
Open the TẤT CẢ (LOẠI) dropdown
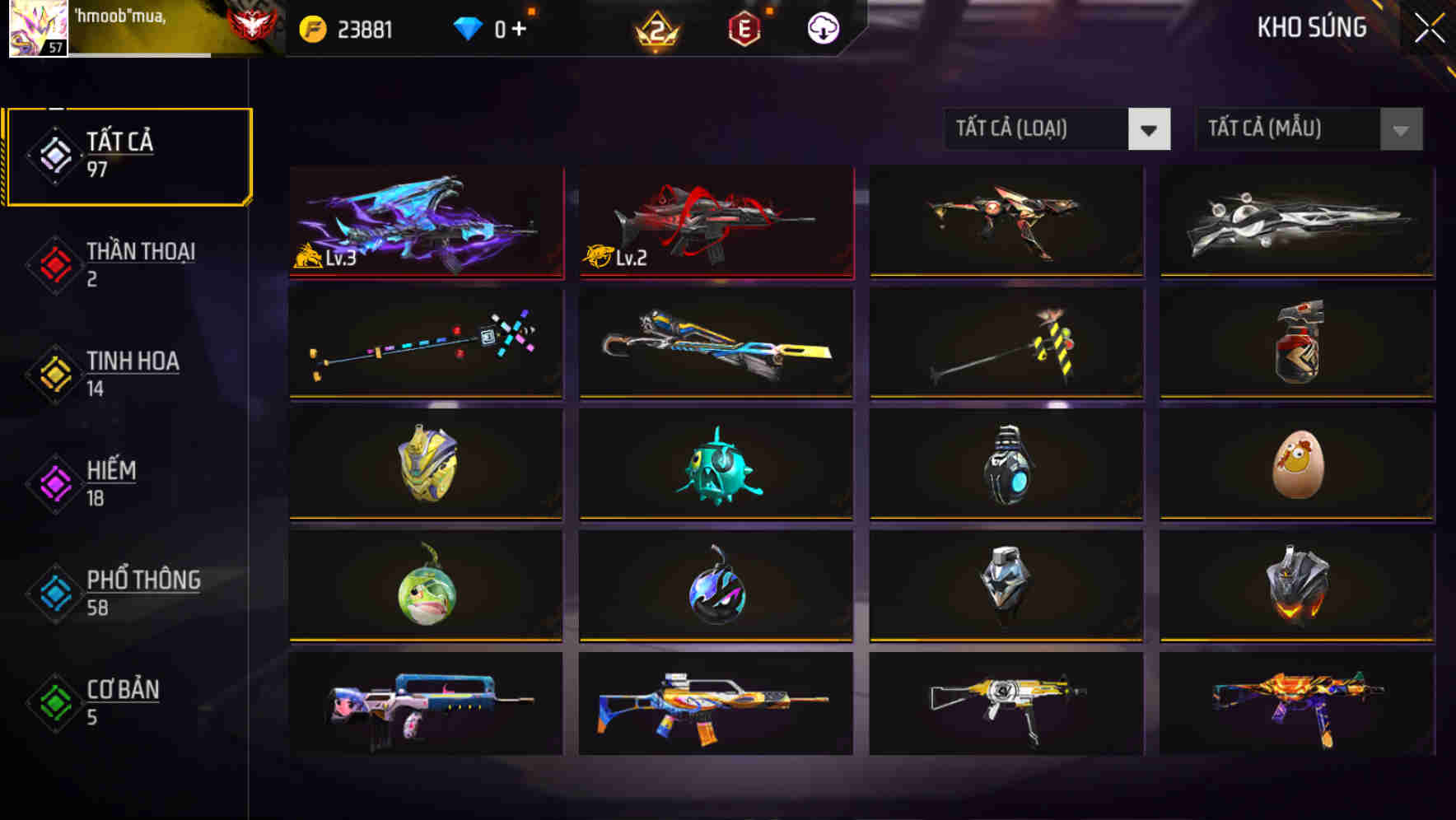click(x=1038, y=129)
